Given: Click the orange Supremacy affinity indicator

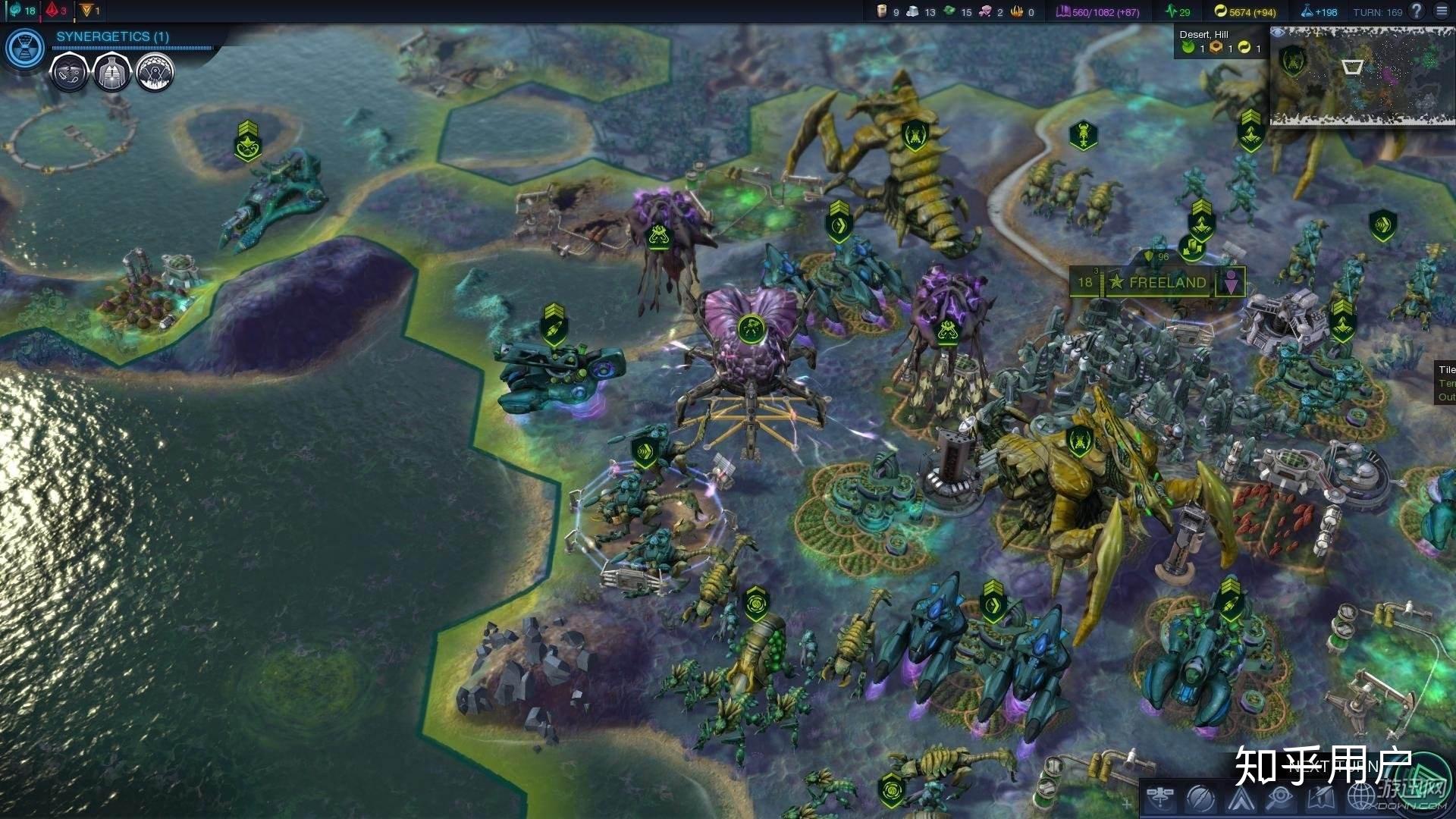Looking at the screenshot, I should coord(89,11).
